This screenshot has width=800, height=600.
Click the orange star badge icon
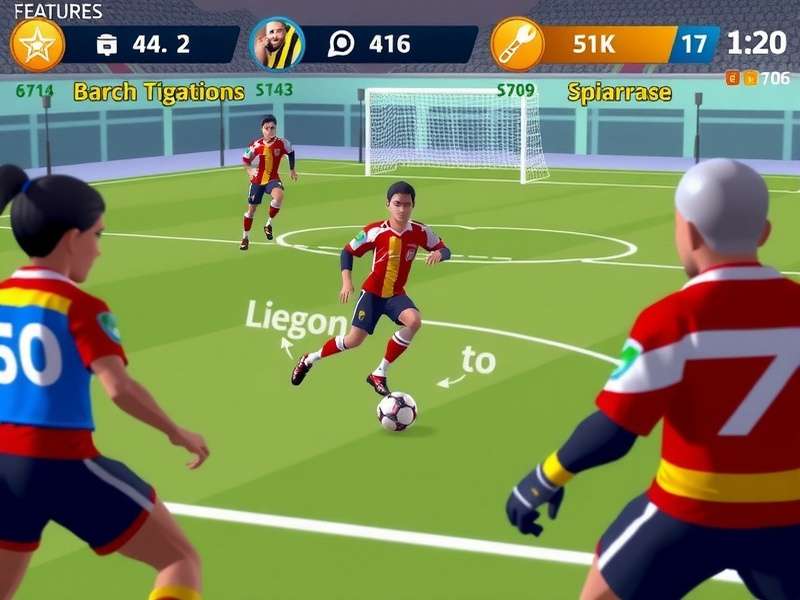[x=37, y=45]
